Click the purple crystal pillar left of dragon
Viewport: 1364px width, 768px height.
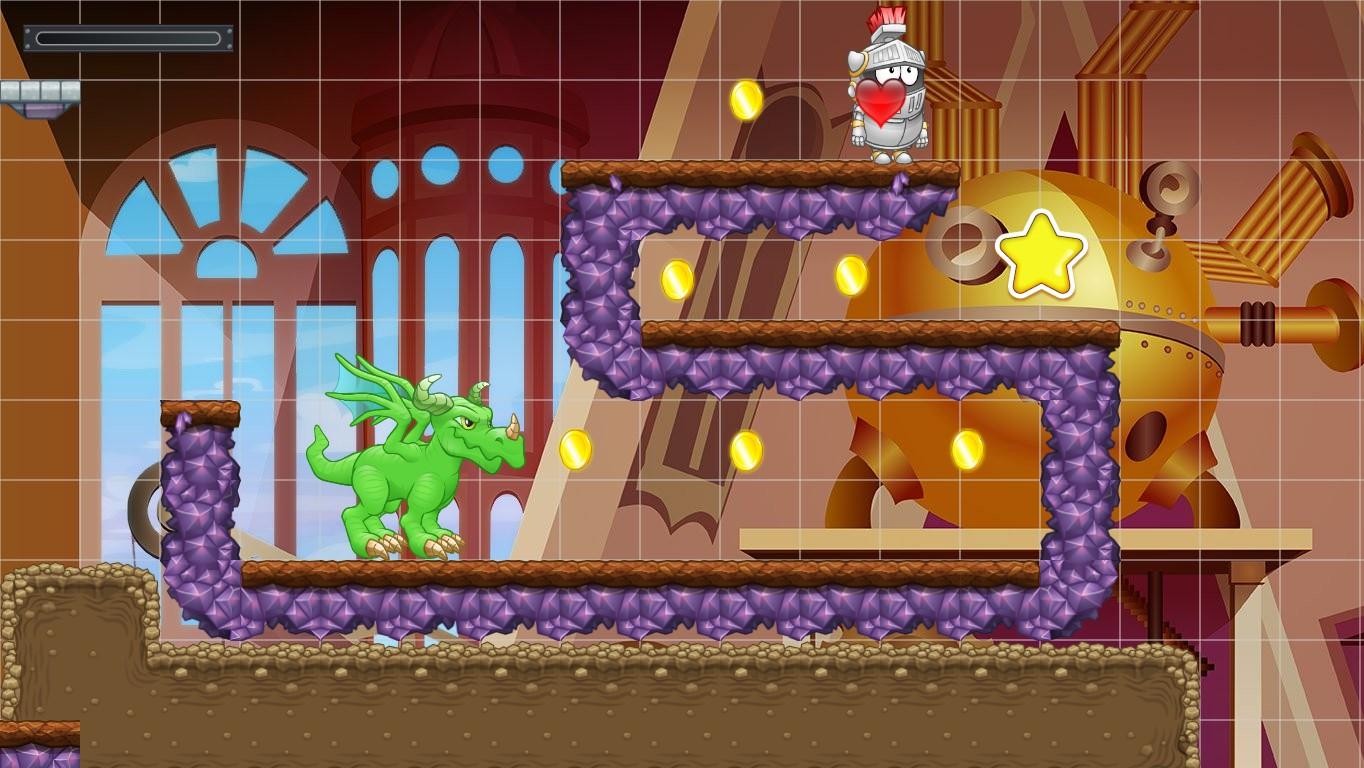[200, 500]
